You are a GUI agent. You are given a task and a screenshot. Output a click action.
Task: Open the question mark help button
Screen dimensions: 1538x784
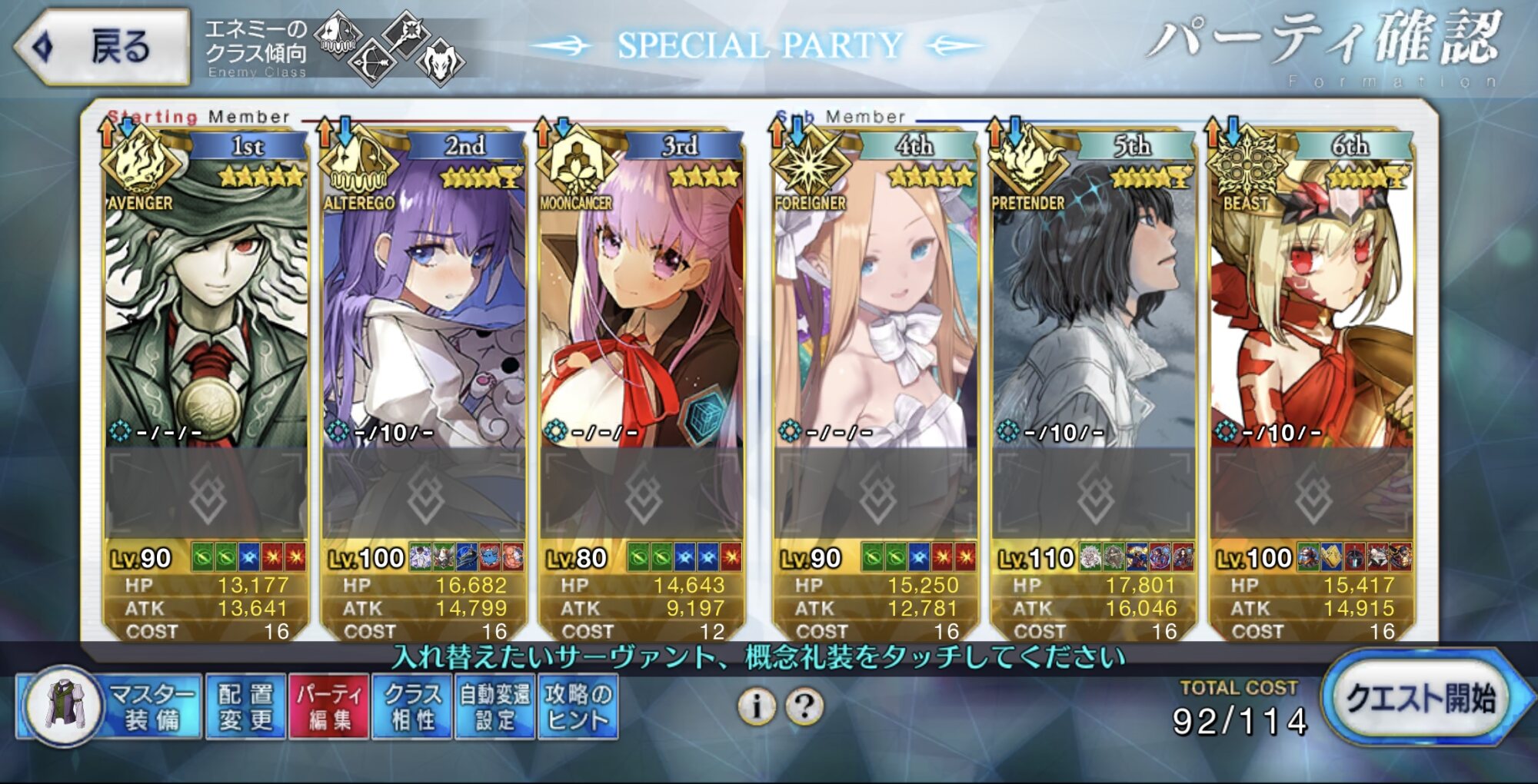tap(805, 706)
